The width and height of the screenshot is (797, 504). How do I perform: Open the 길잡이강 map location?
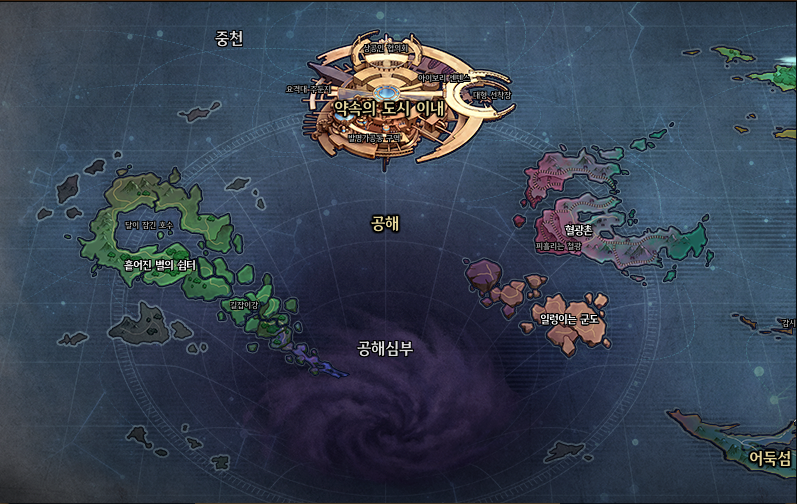[x=244, y=305]
